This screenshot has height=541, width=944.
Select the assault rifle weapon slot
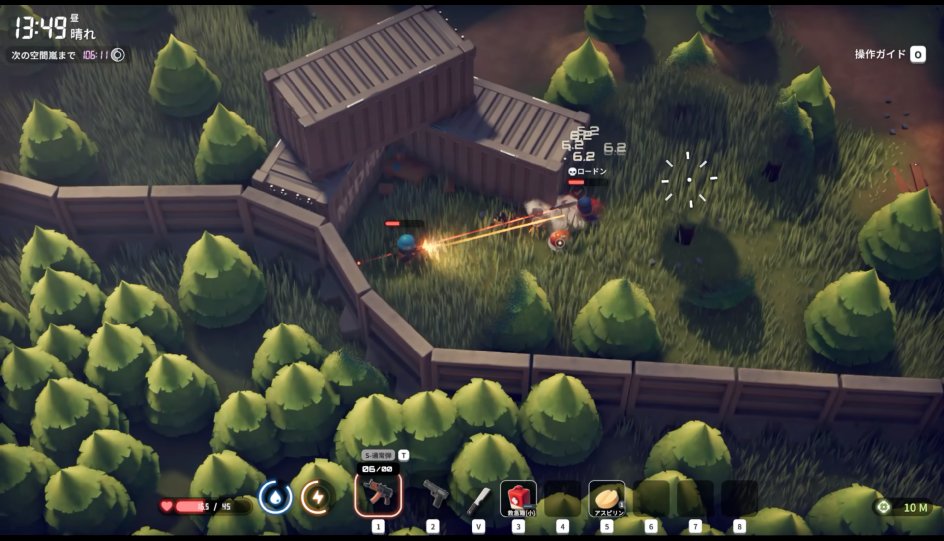(378, 493)
